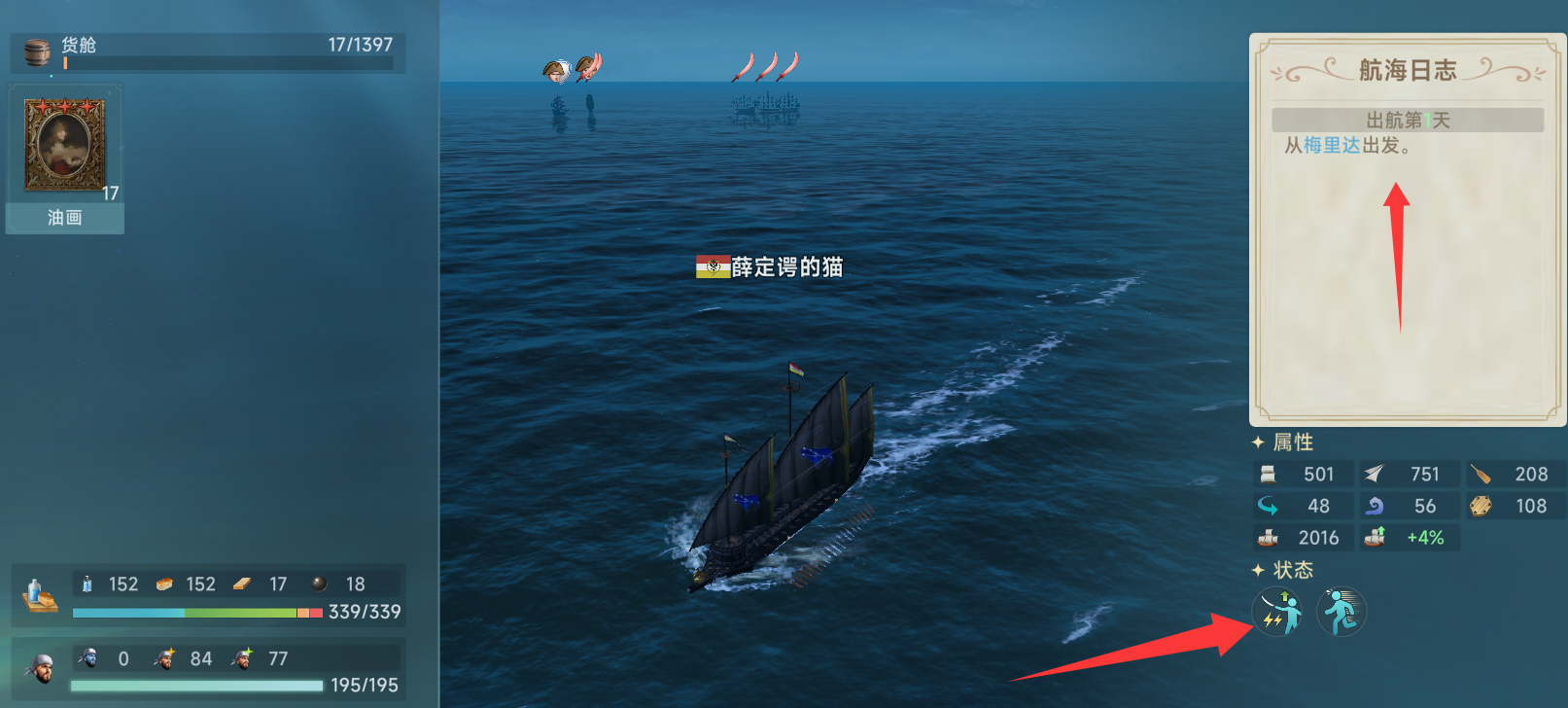Select the sail attribute icon showing 501

(x=1267, y=474)
